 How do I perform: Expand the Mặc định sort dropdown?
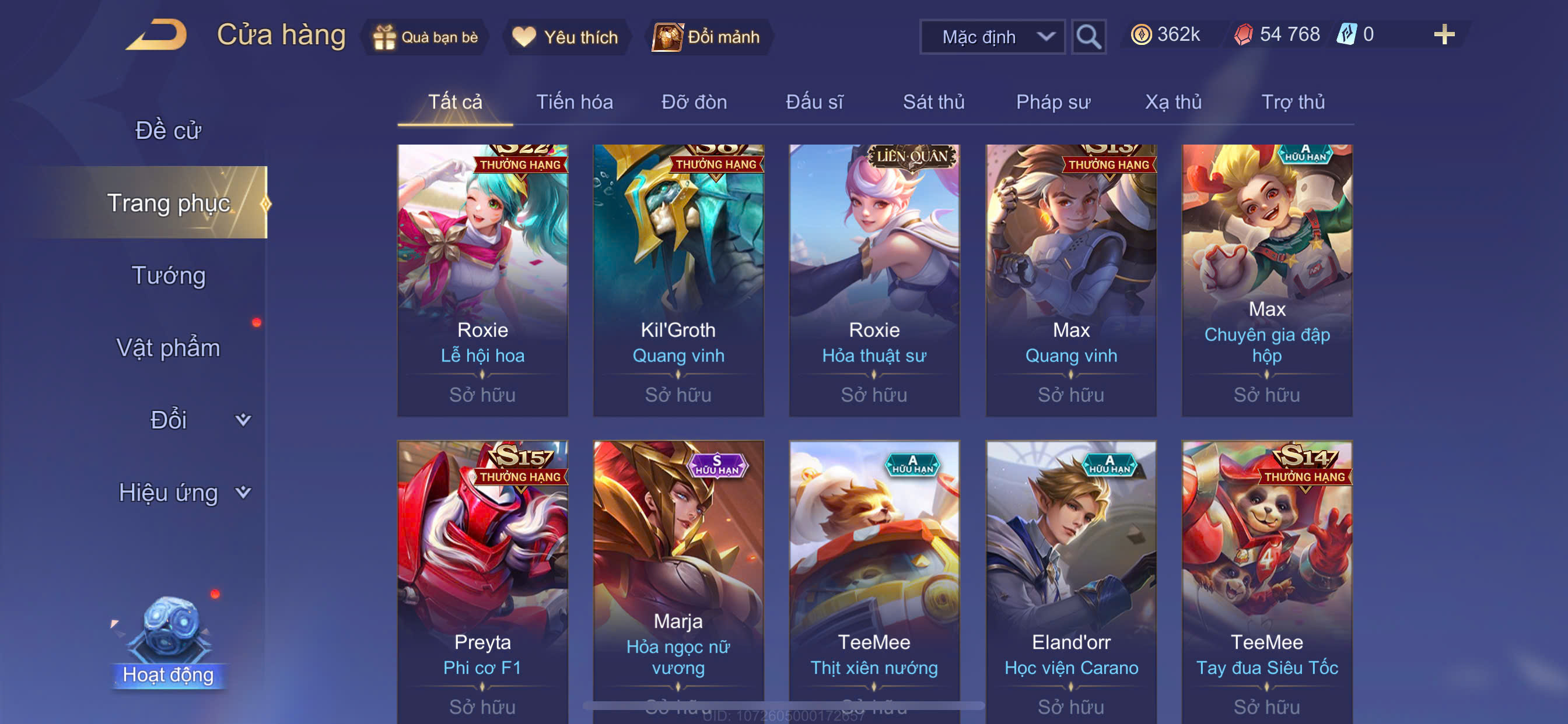coord(992,37)
